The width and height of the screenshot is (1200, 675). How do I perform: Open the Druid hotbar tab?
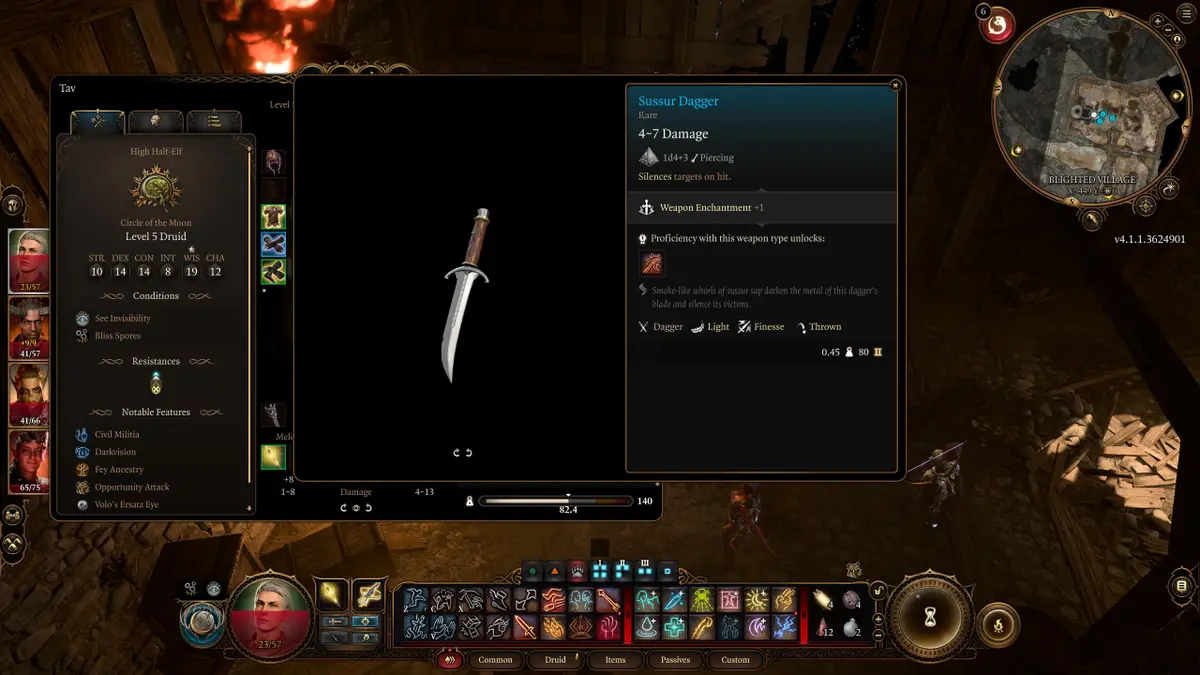555,660
